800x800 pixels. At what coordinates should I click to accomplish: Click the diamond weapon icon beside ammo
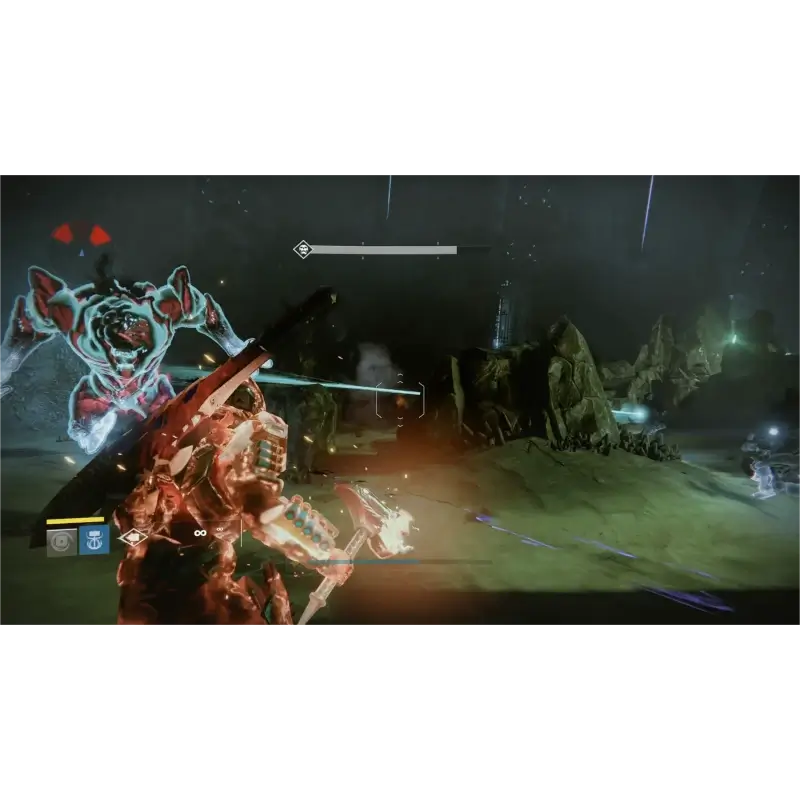(132, 538)
